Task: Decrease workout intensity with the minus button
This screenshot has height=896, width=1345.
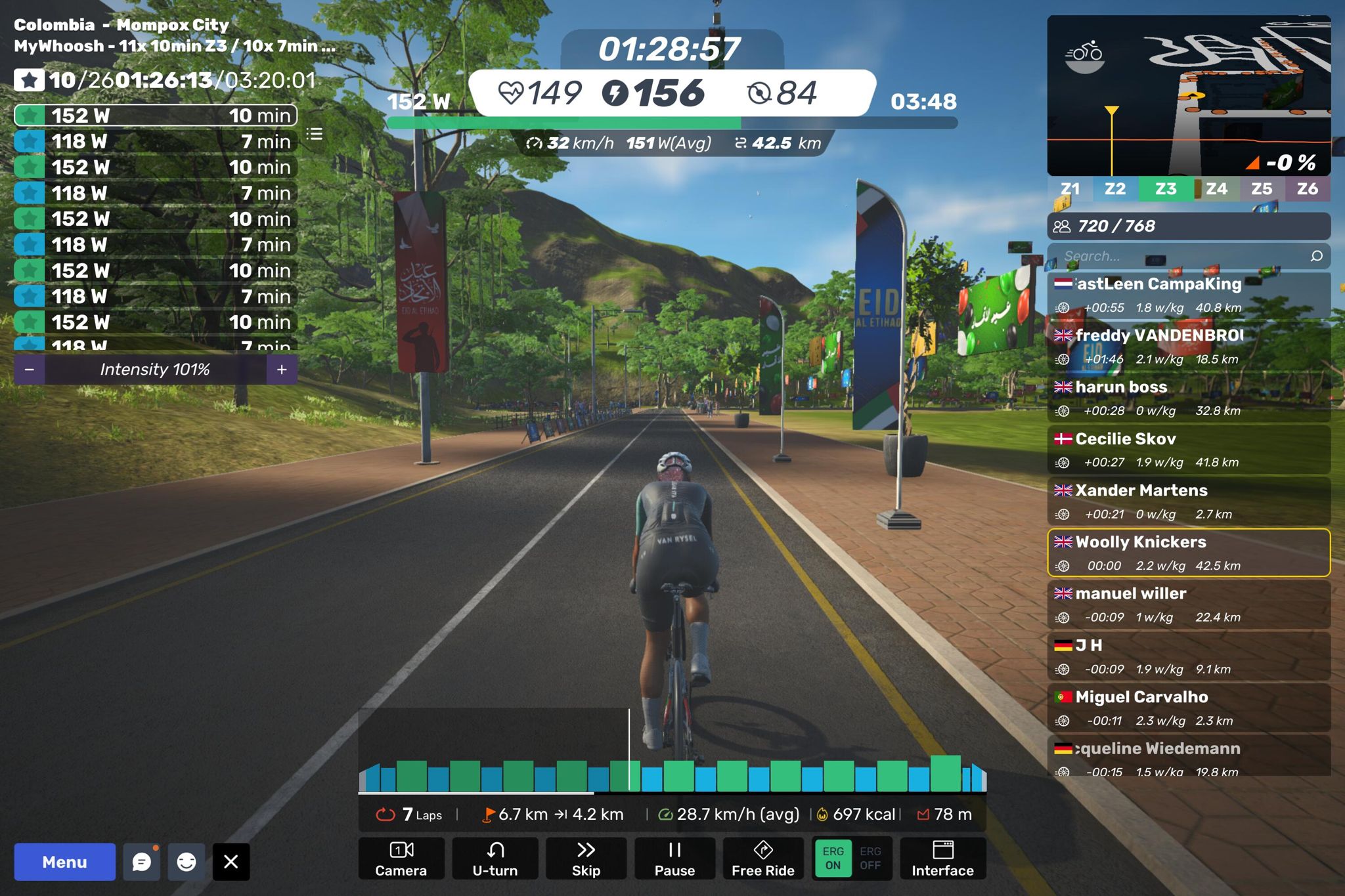Action: point(30,370)
